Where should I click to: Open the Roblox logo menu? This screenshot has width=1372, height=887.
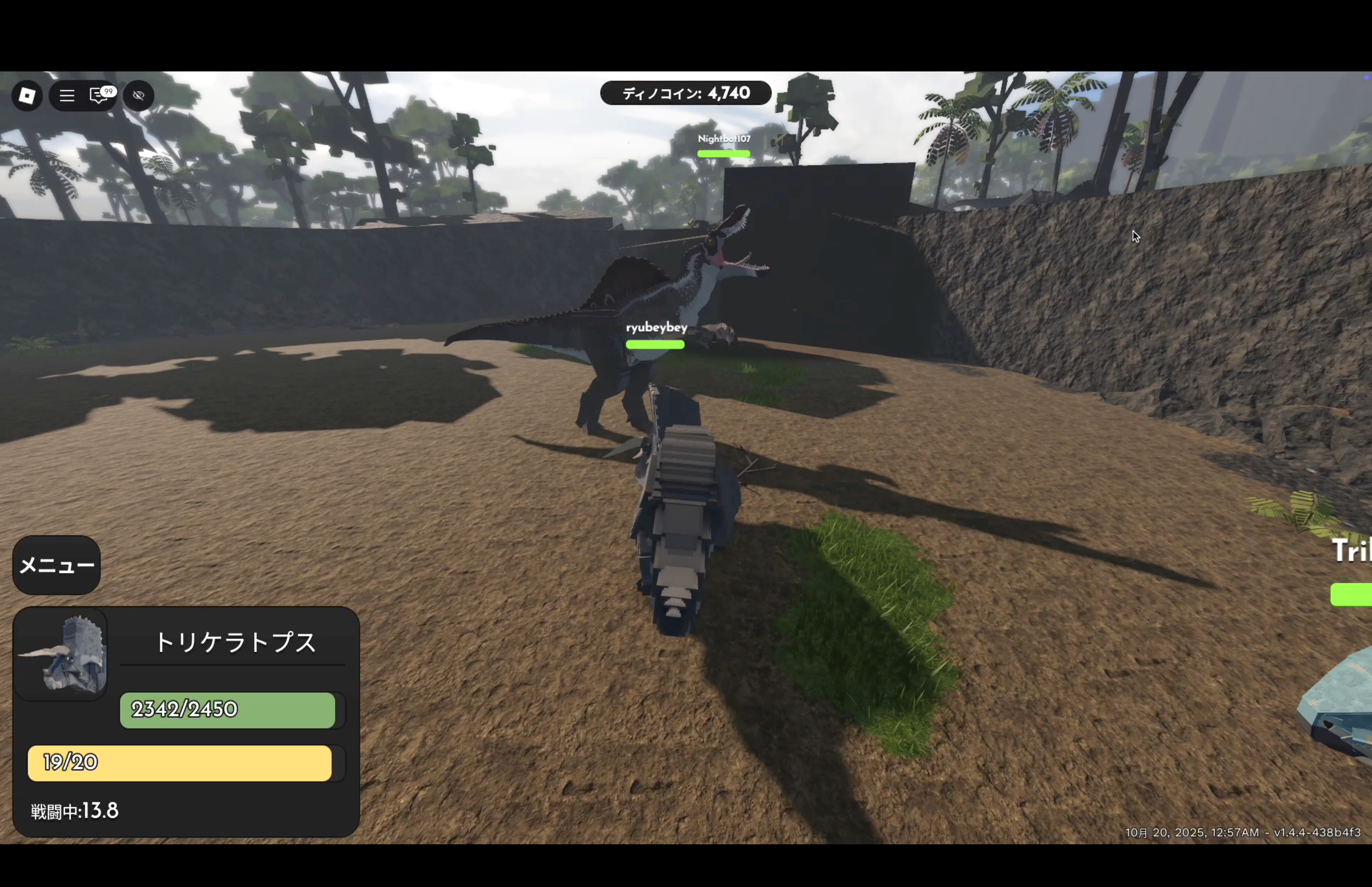pos(27,96)
